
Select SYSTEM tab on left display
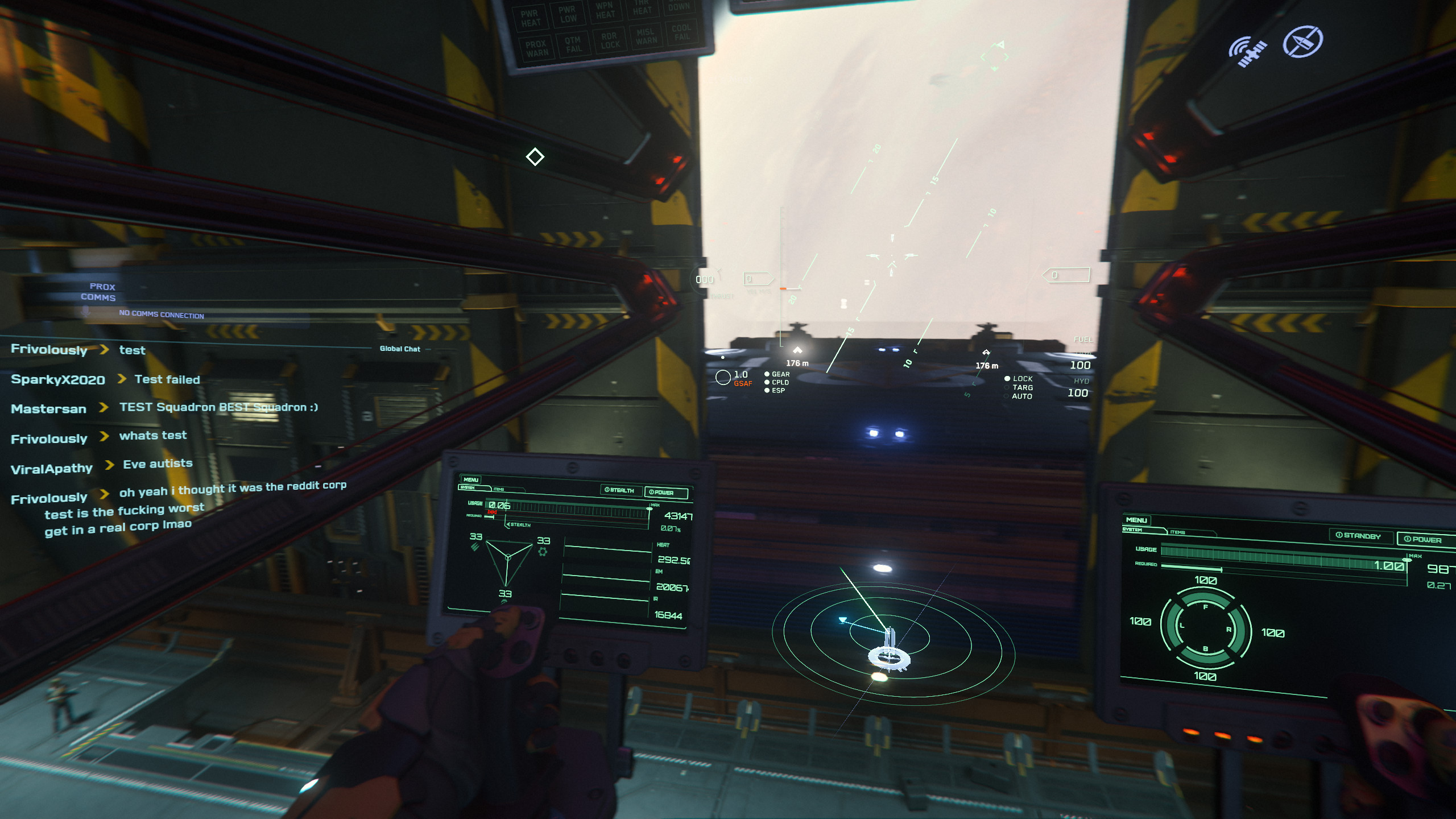click(468, 487)
